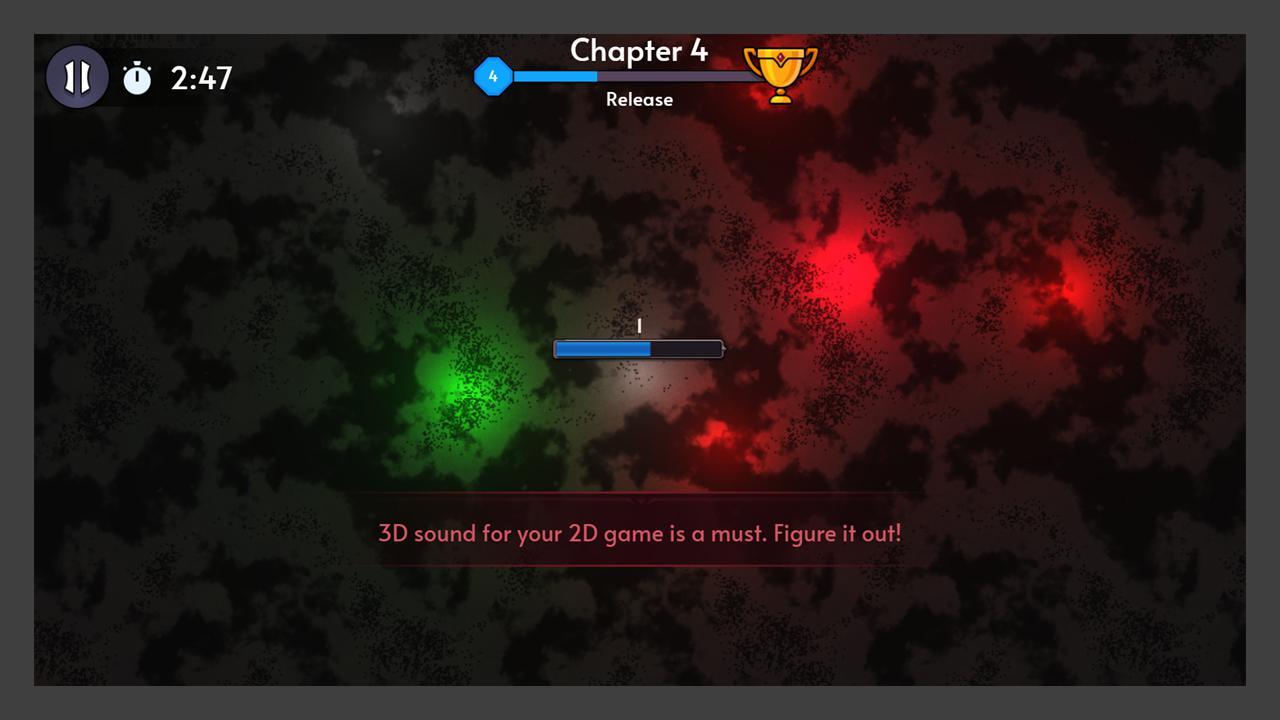Image resolution: width=1280 pixels, height=720 pixels.
Task: Select the Release chapter label
Action: tap(639, 99)
